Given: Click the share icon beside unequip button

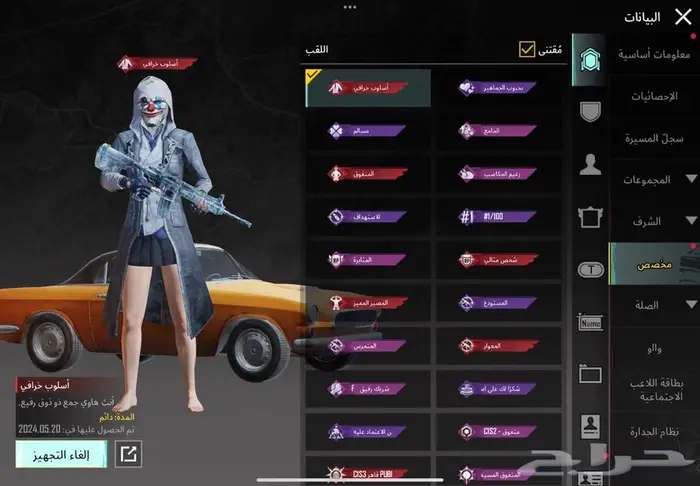Looking at the screenshot, I should tap(129, 454).
